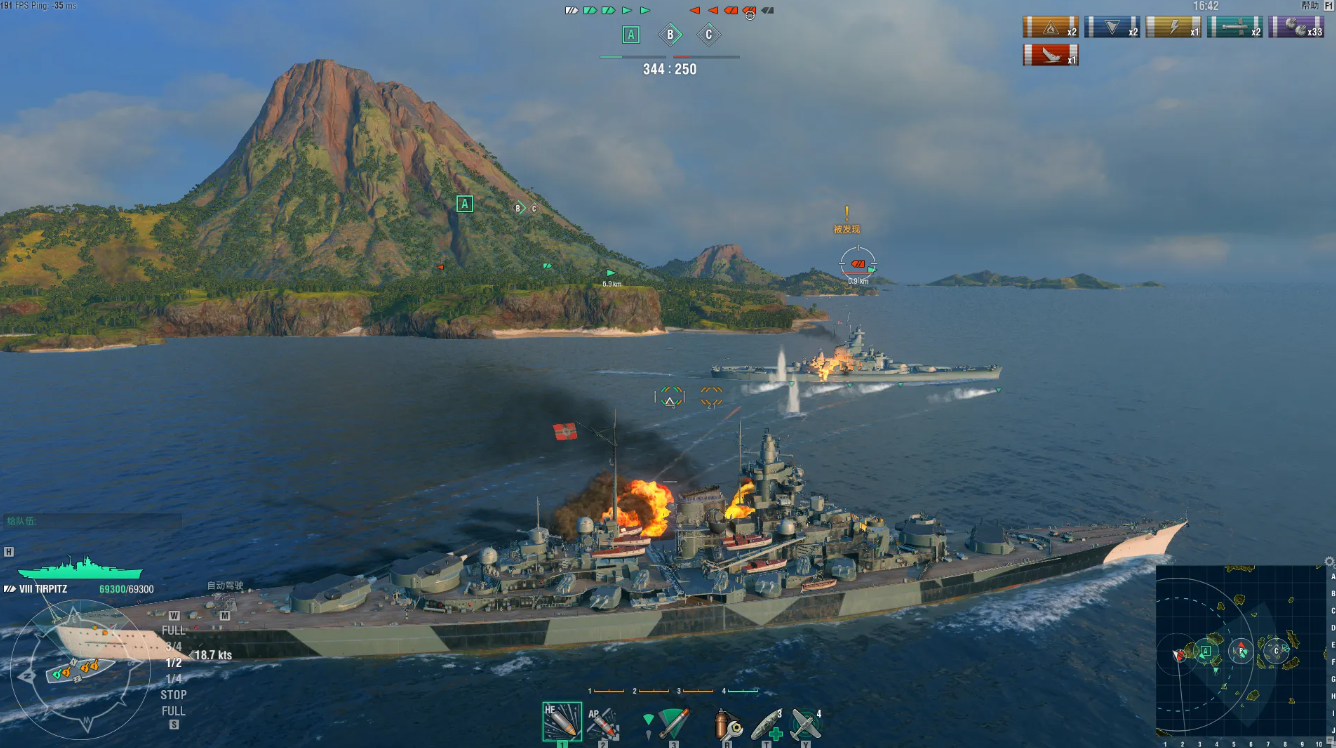The width and height of the screenshot is (1336, 748).
Task: Use the Repair Party consumable
Action: (767, 723)
